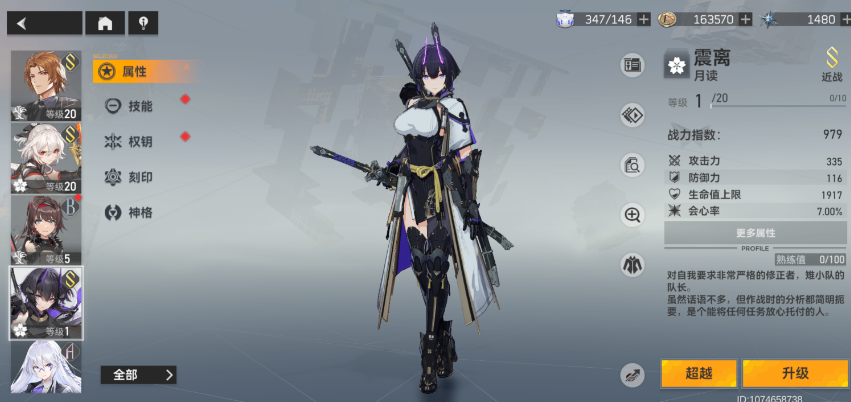This screenshot has height=402, width=851.
Task: Add gold coins with the plus button
Action: pos(743,19)
